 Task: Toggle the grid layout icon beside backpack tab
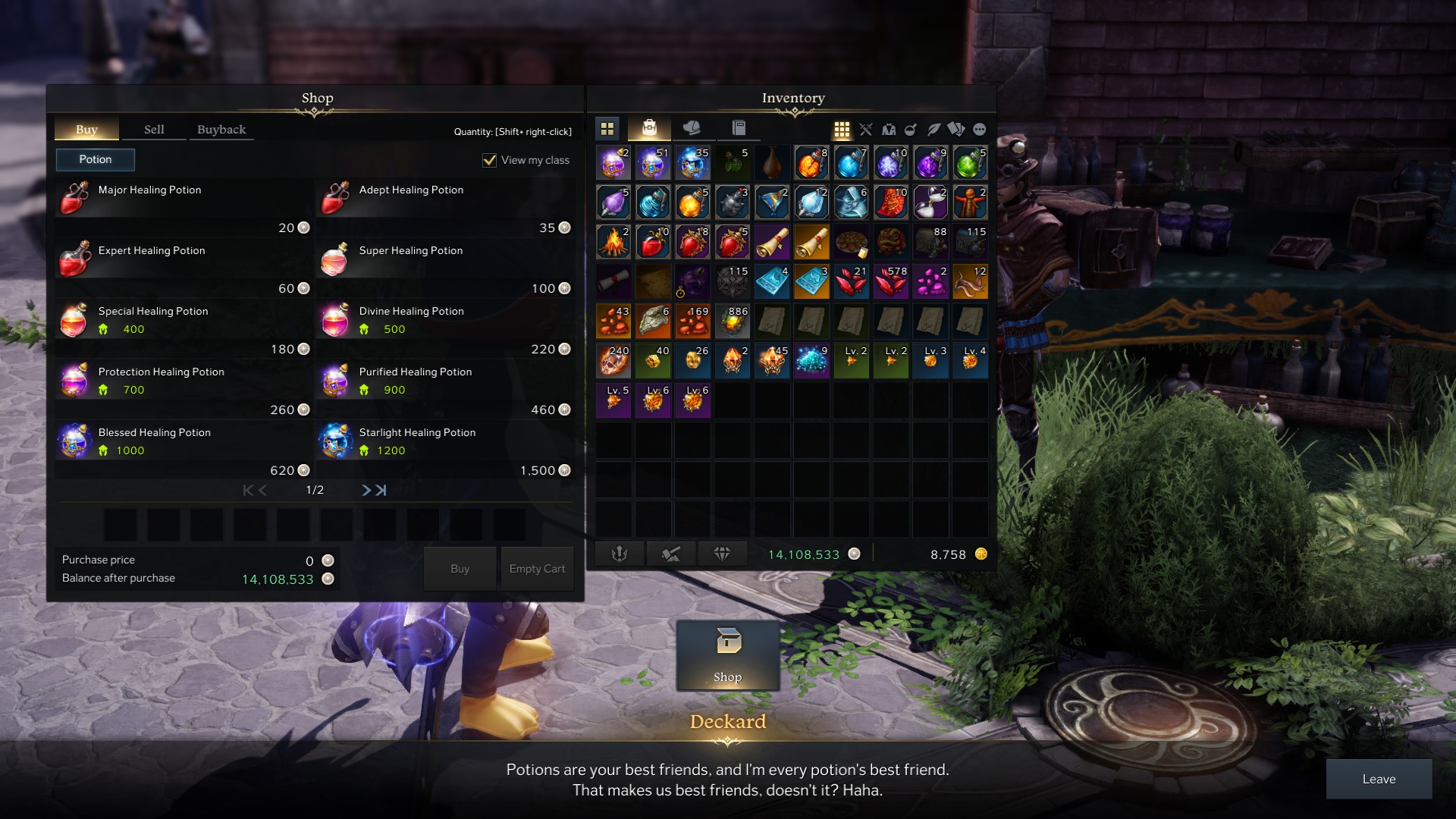click(x=607, y=129)
